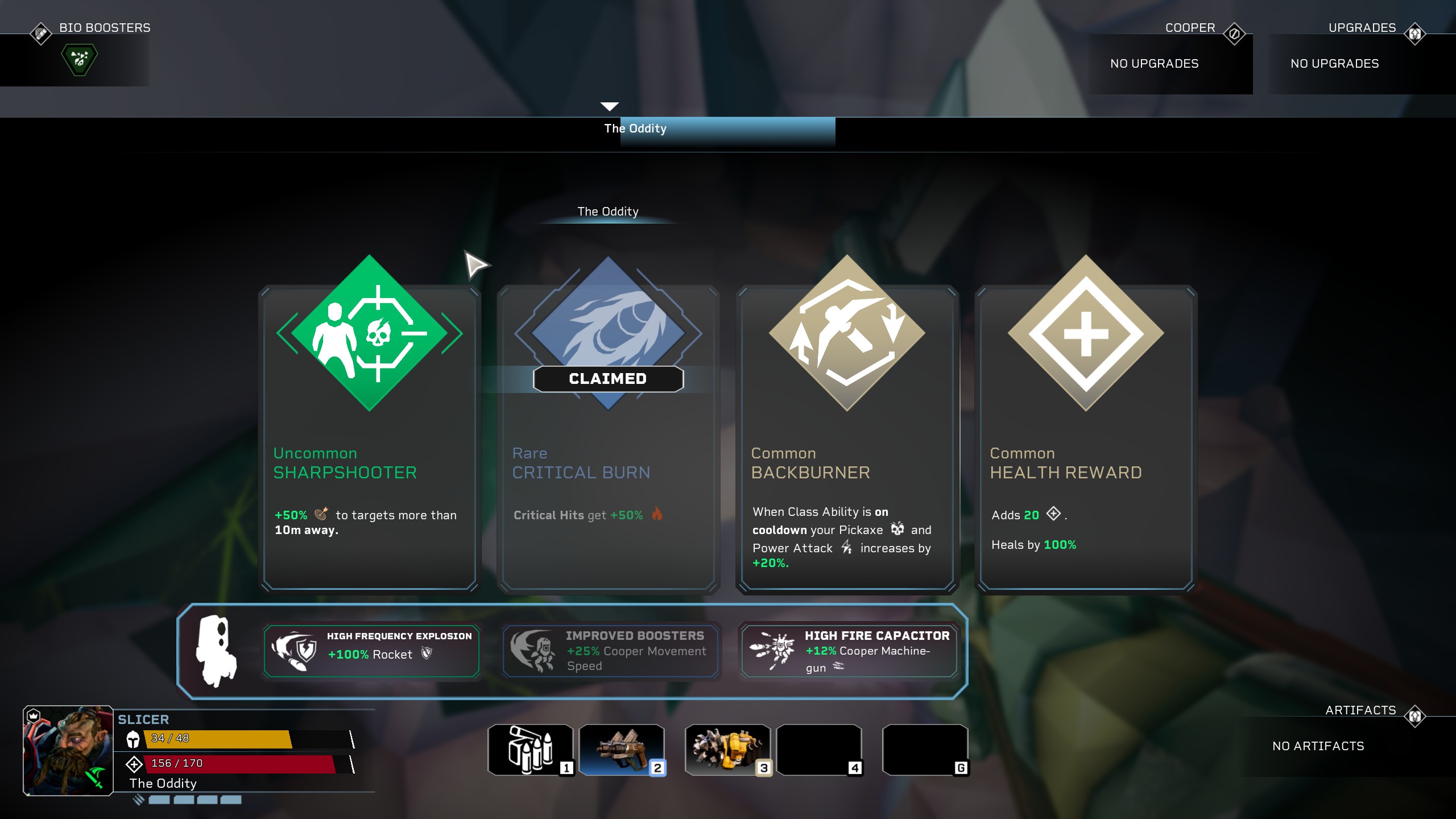
Task: Choose the Uncommon Sharpshooter upgrade card
Action: tap(370, 438)
